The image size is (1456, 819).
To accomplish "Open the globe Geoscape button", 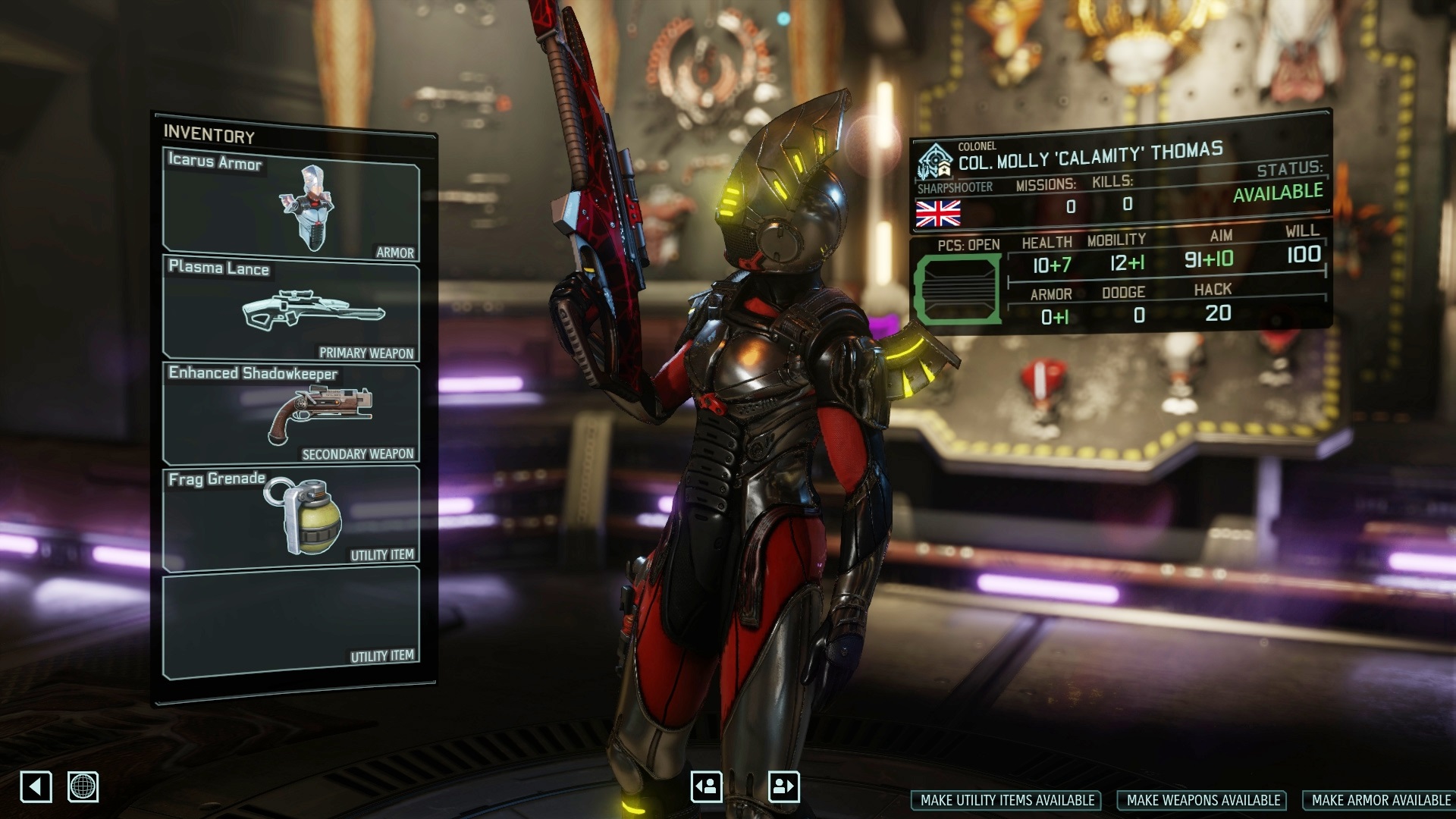I will 83,786.
